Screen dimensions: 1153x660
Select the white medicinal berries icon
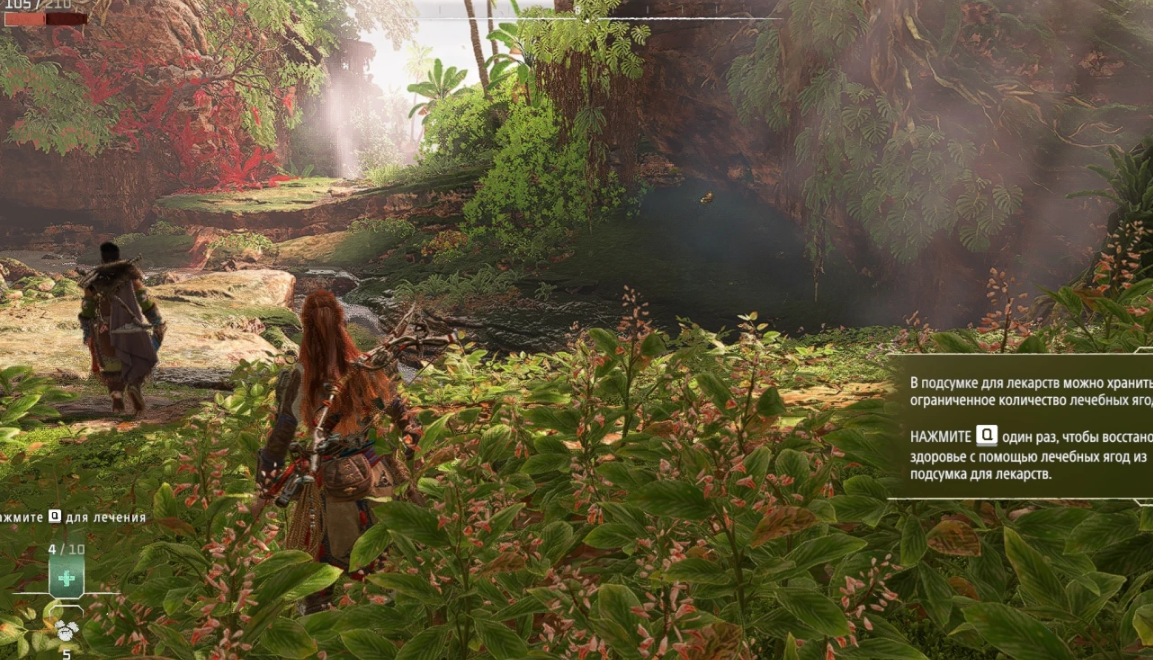(x=66, y=630)
